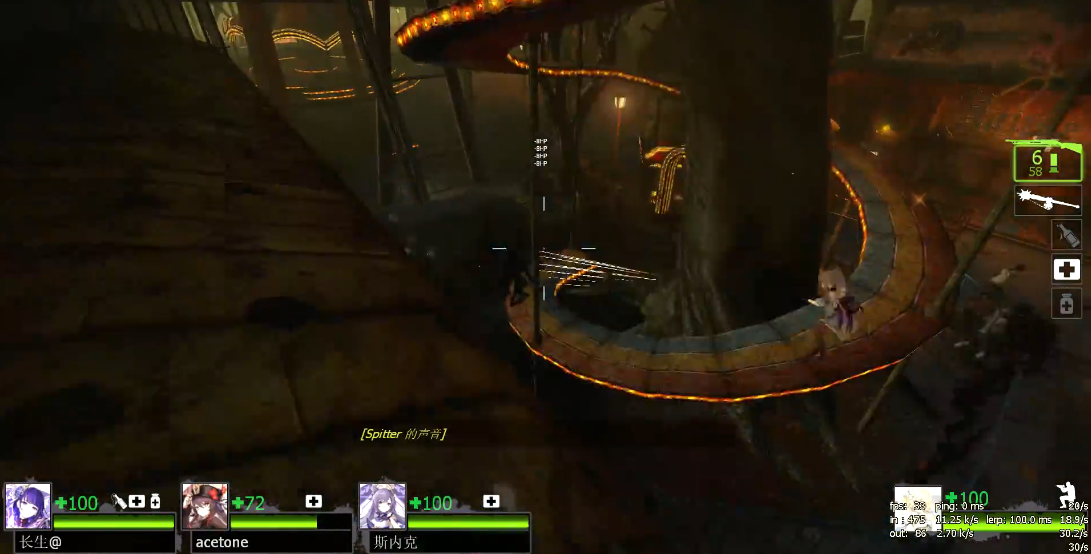Screen dimensions: 1091x554
Task: Select the pain pills slot
Action: click(1066, 303)
